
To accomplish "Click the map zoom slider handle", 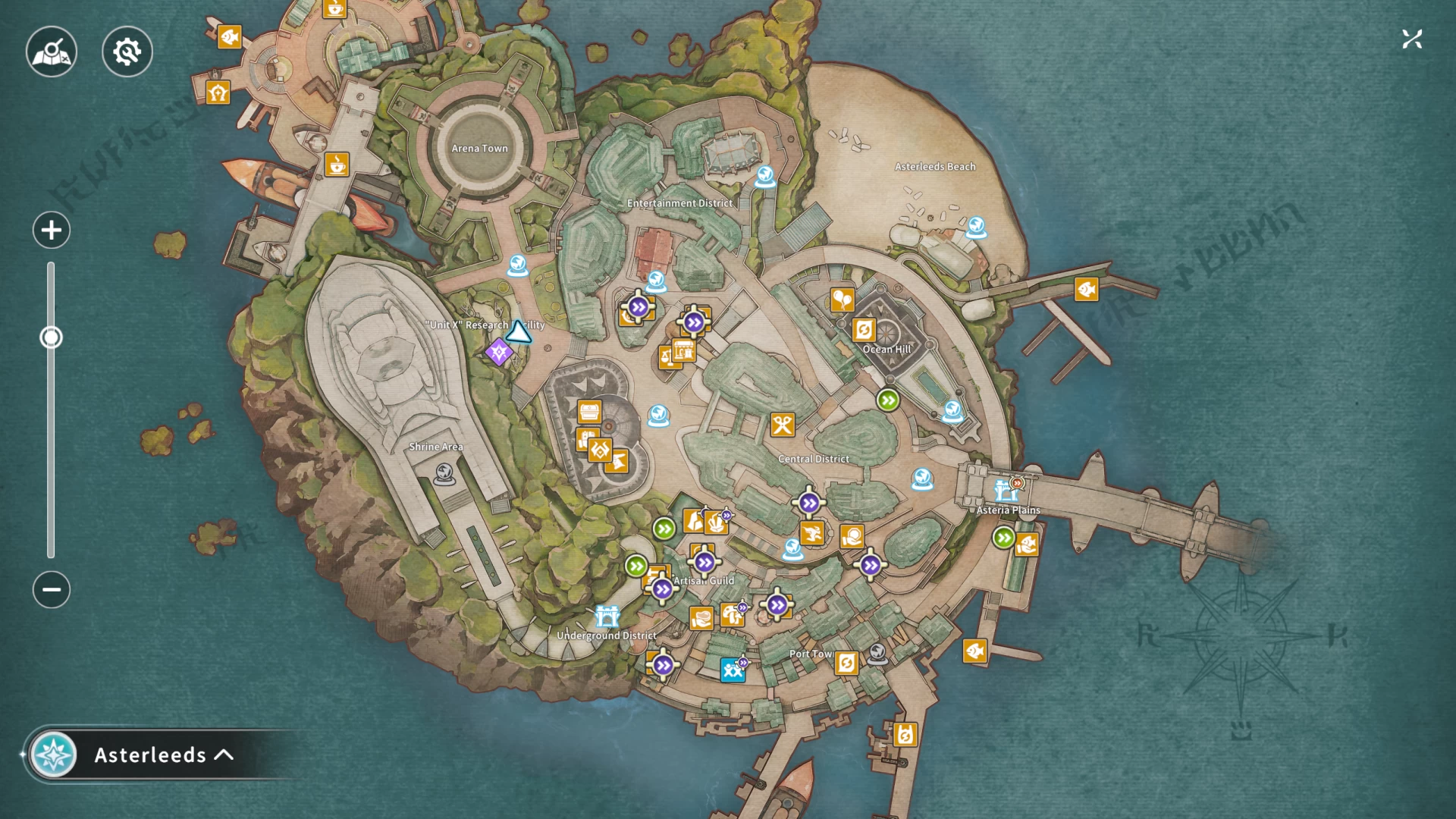I will [51, 337].
